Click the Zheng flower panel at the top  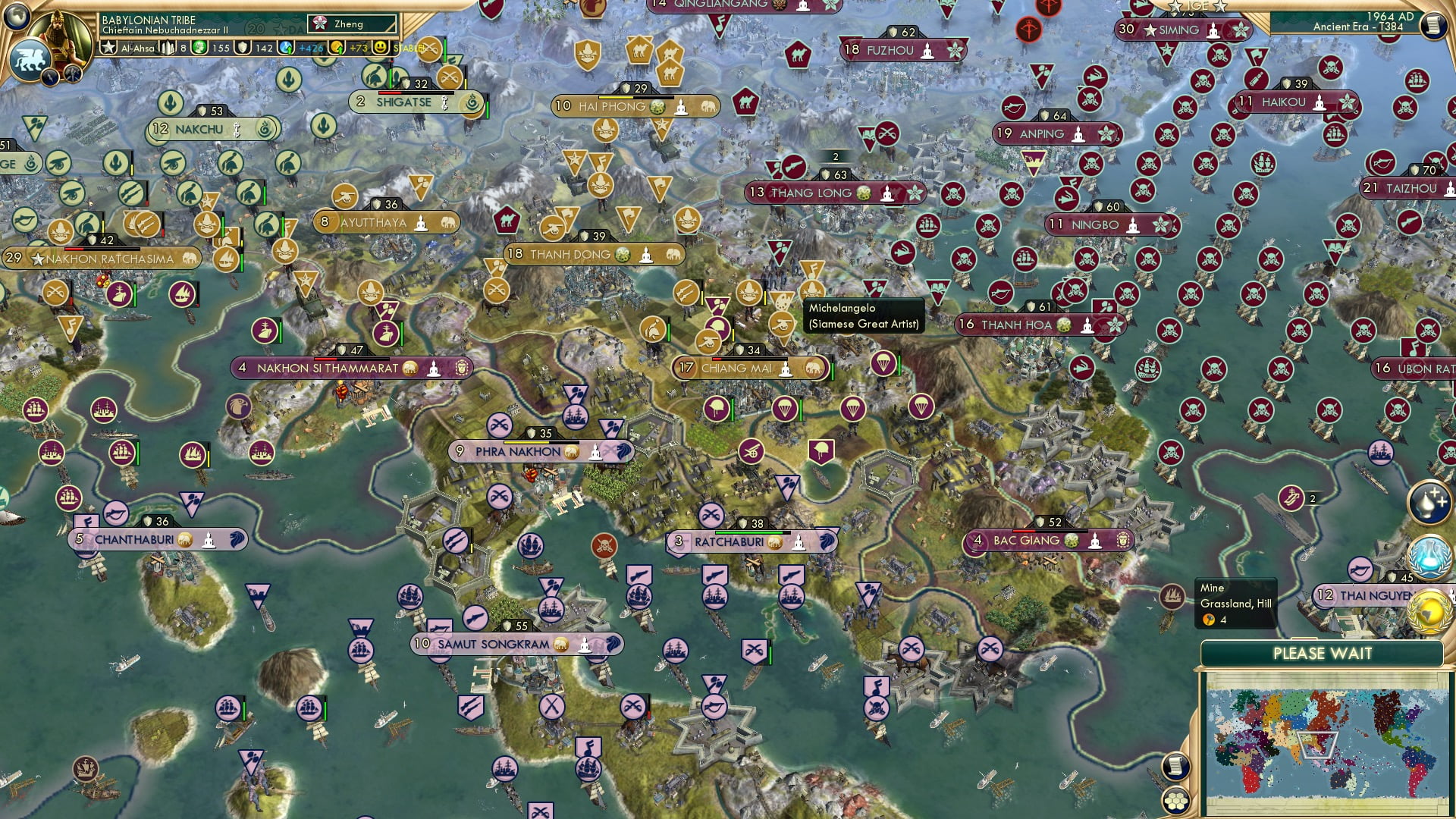[x=350, y=23]
